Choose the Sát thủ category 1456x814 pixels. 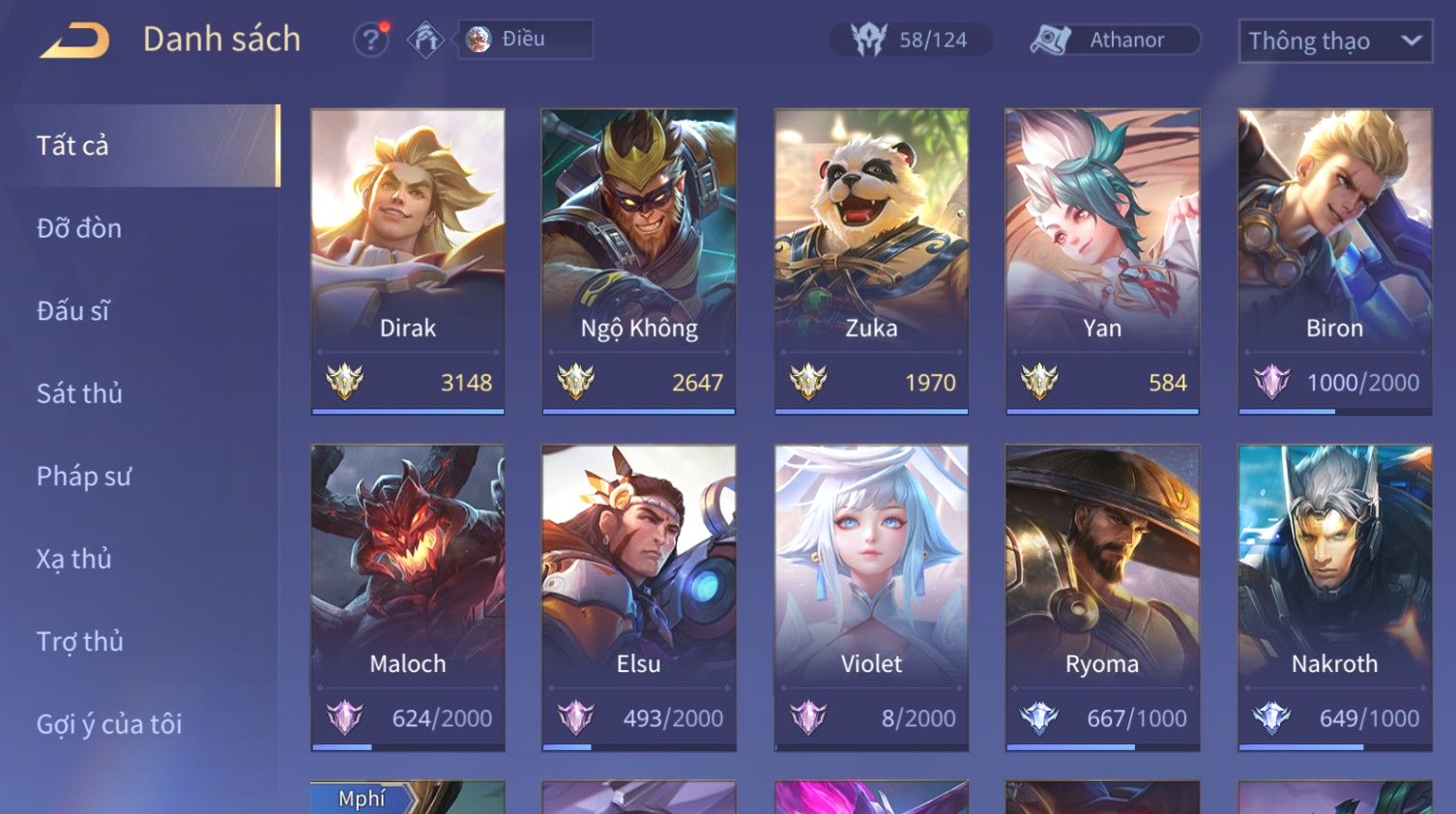[79, 393]
